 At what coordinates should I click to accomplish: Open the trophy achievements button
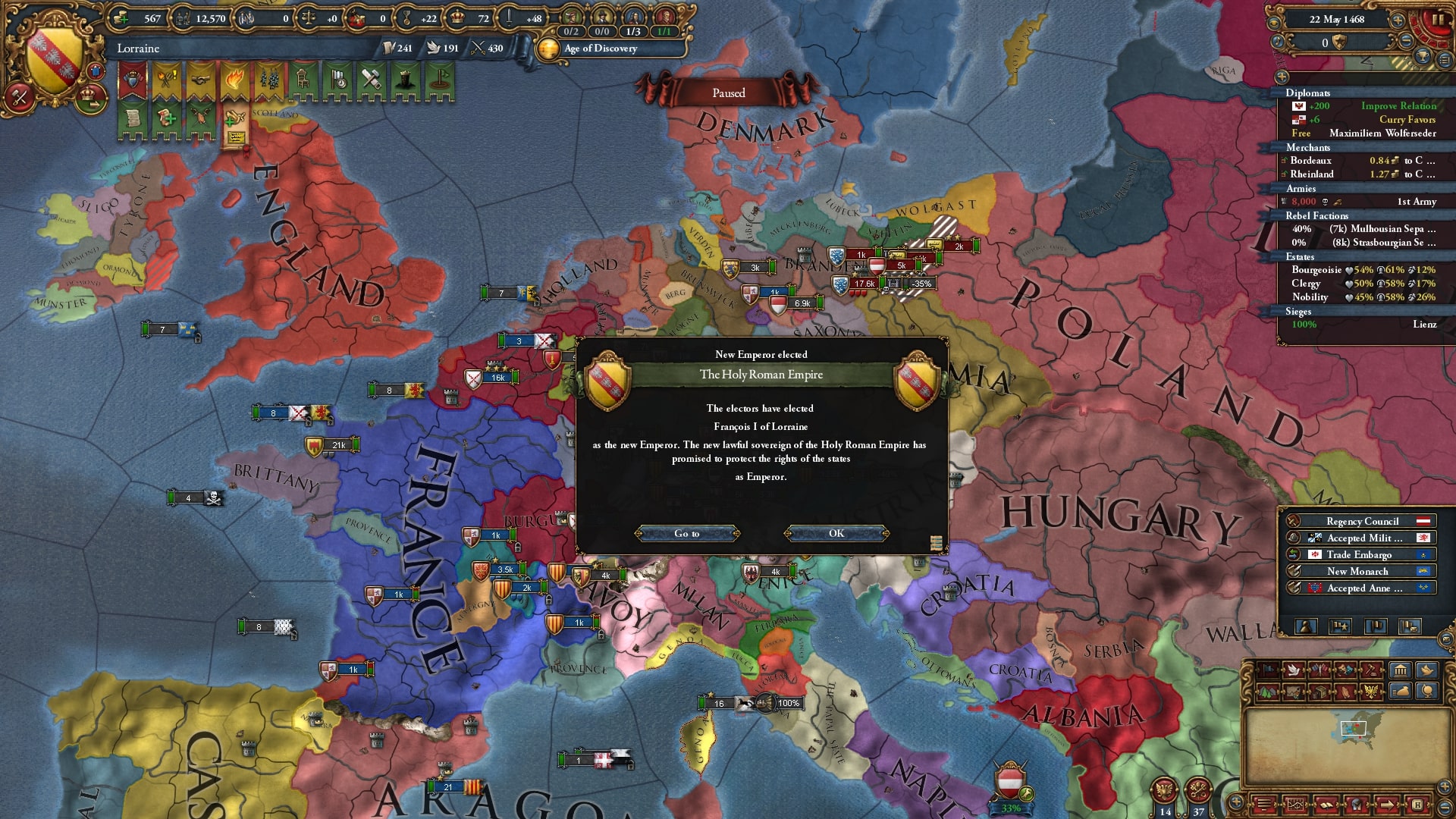1423,58
